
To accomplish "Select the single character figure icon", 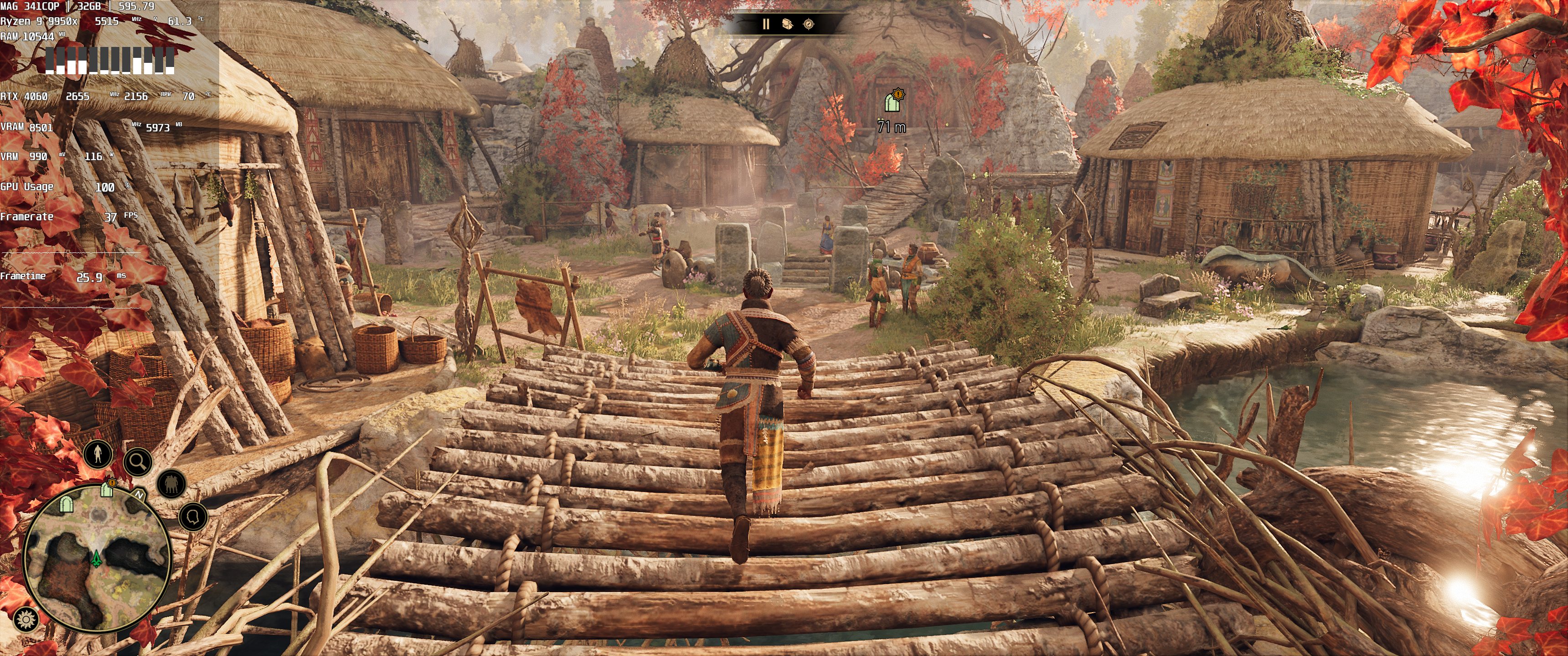I will click(98, 453).
